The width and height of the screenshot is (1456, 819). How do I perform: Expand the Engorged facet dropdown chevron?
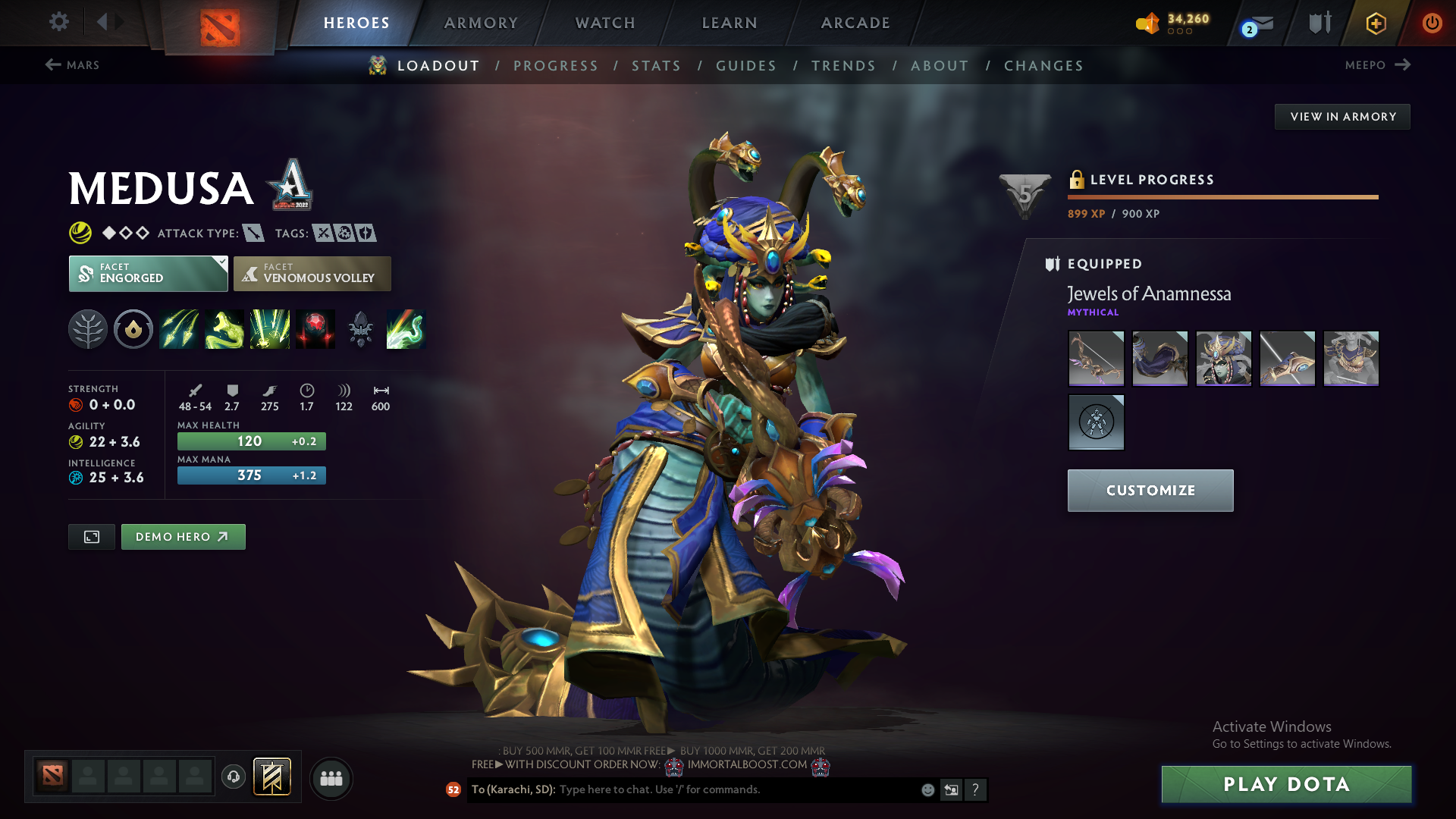point(221,262)
